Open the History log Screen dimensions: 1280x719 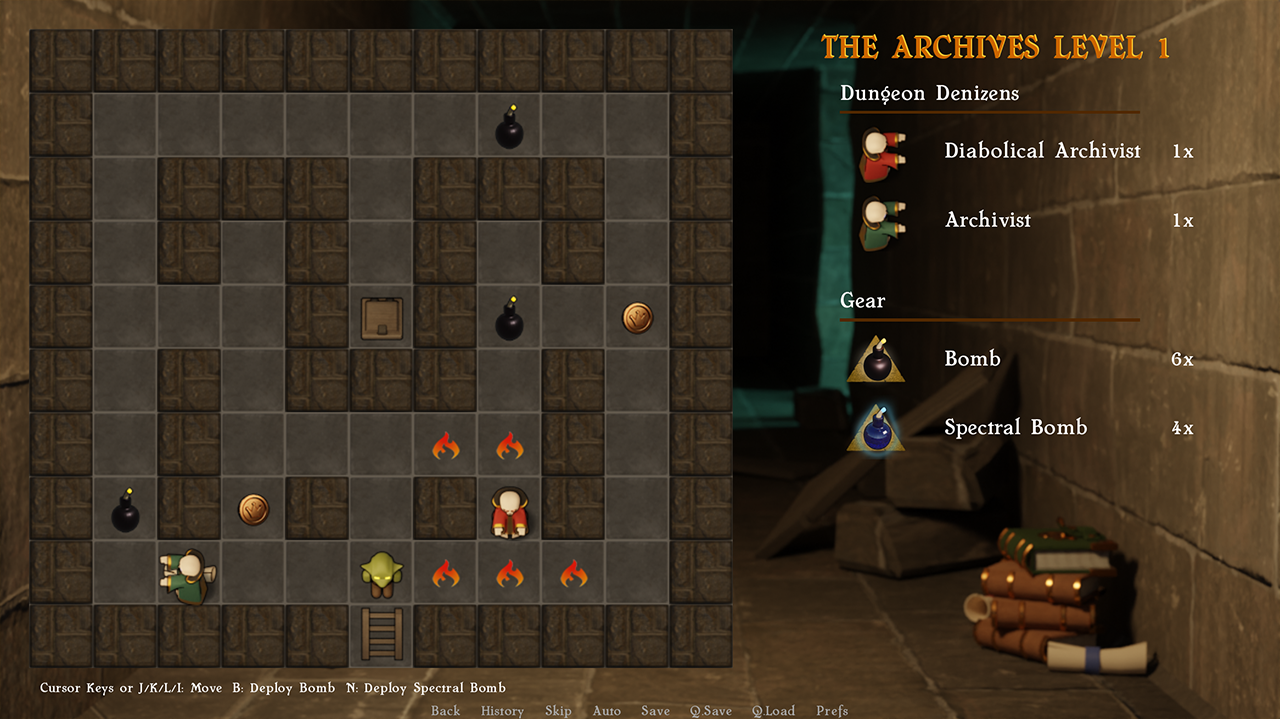(x=502, y=711)
